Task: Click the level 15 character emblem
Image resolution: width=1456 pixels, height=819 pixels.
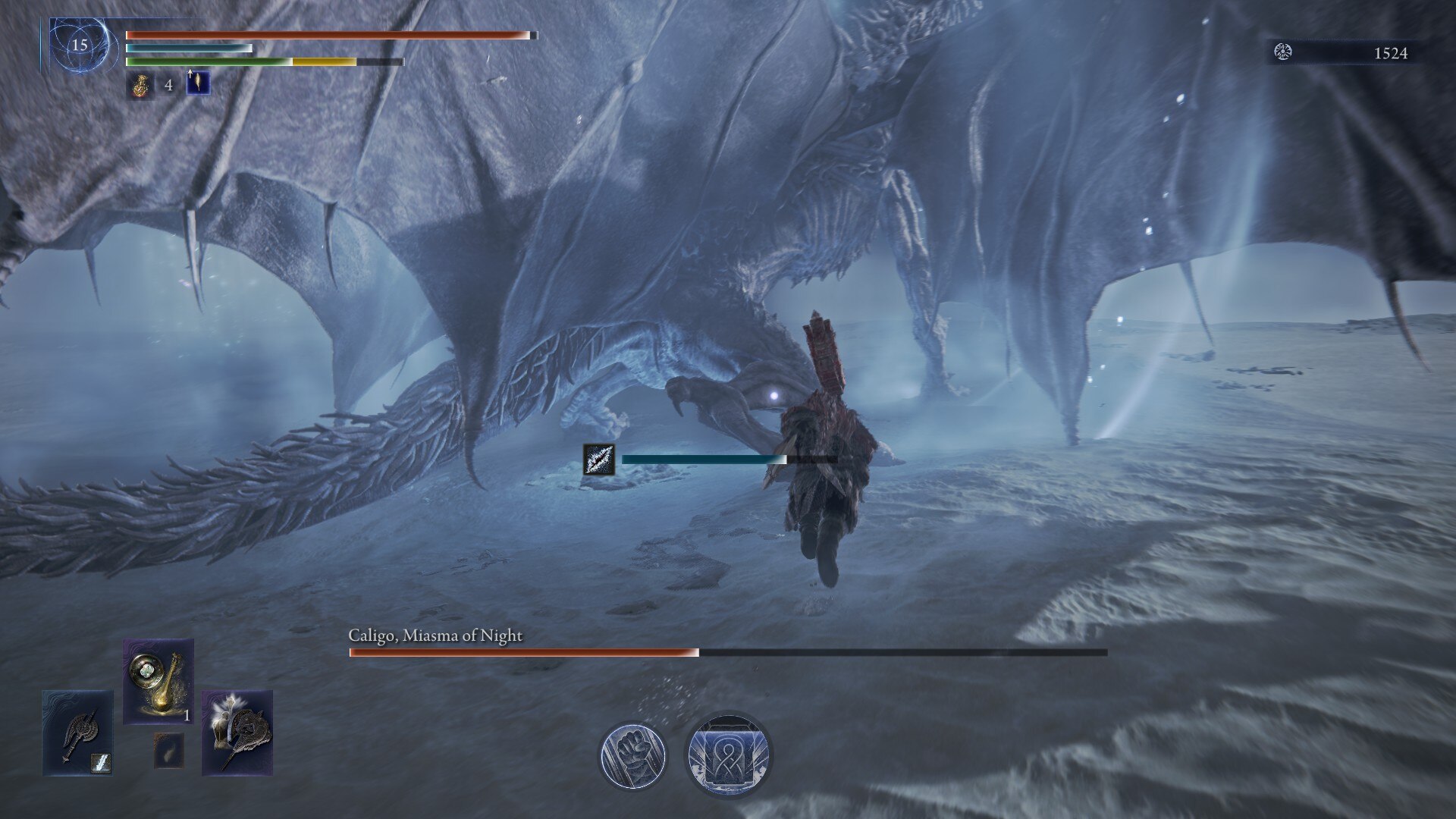Action: tap(80, 45)
